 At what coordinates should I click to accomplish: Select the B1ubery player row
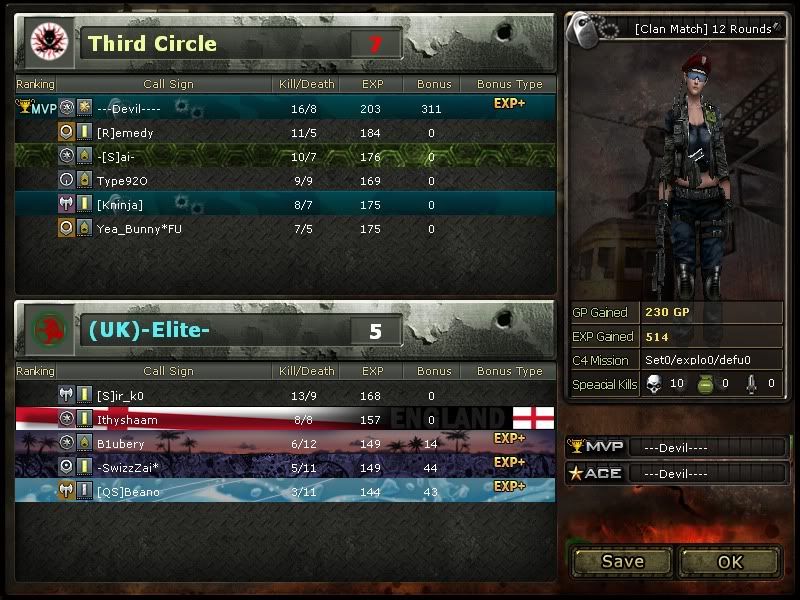(x=285, y=443)
